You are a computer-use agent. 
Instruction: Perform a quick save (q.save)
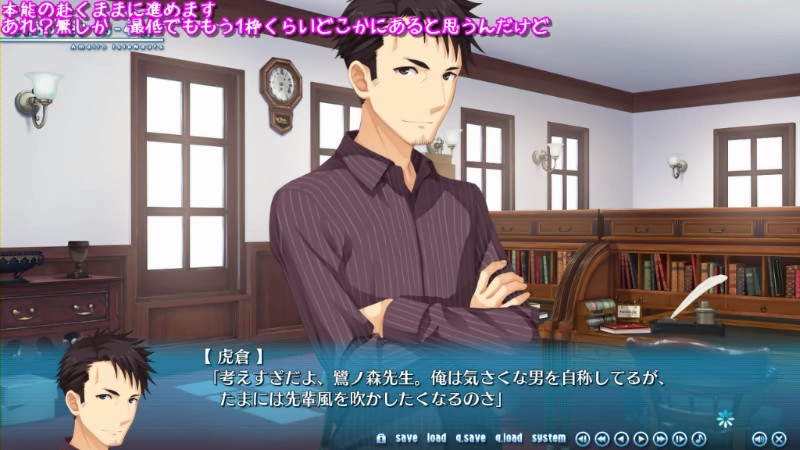[470, 438]
